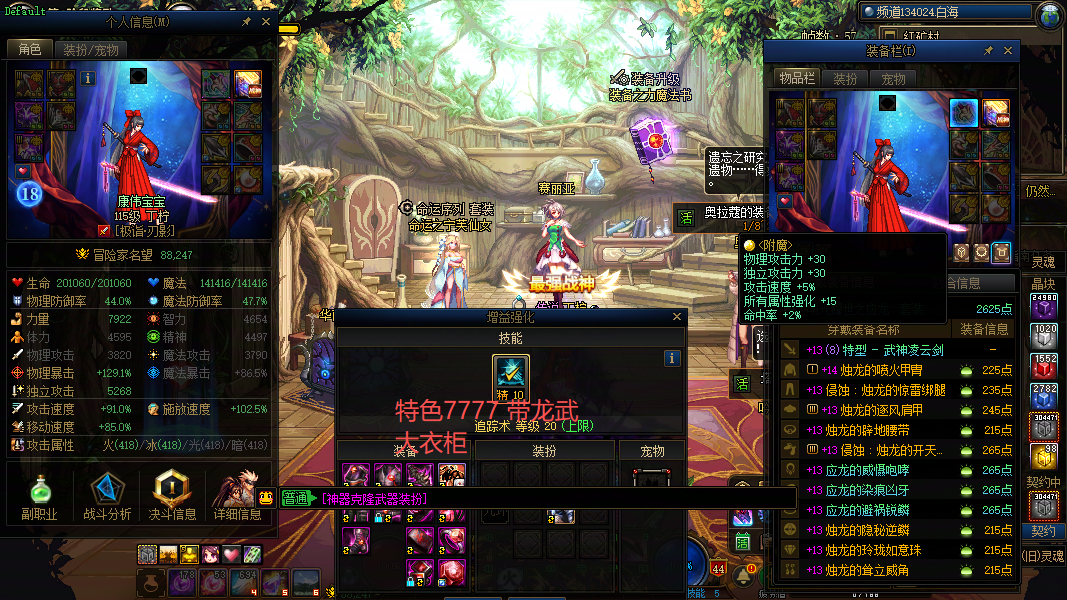This screenshot has width=1067, height=600.
Task: Open the 宠物 pet tab in 装备栏
Action: click(893, 78)
